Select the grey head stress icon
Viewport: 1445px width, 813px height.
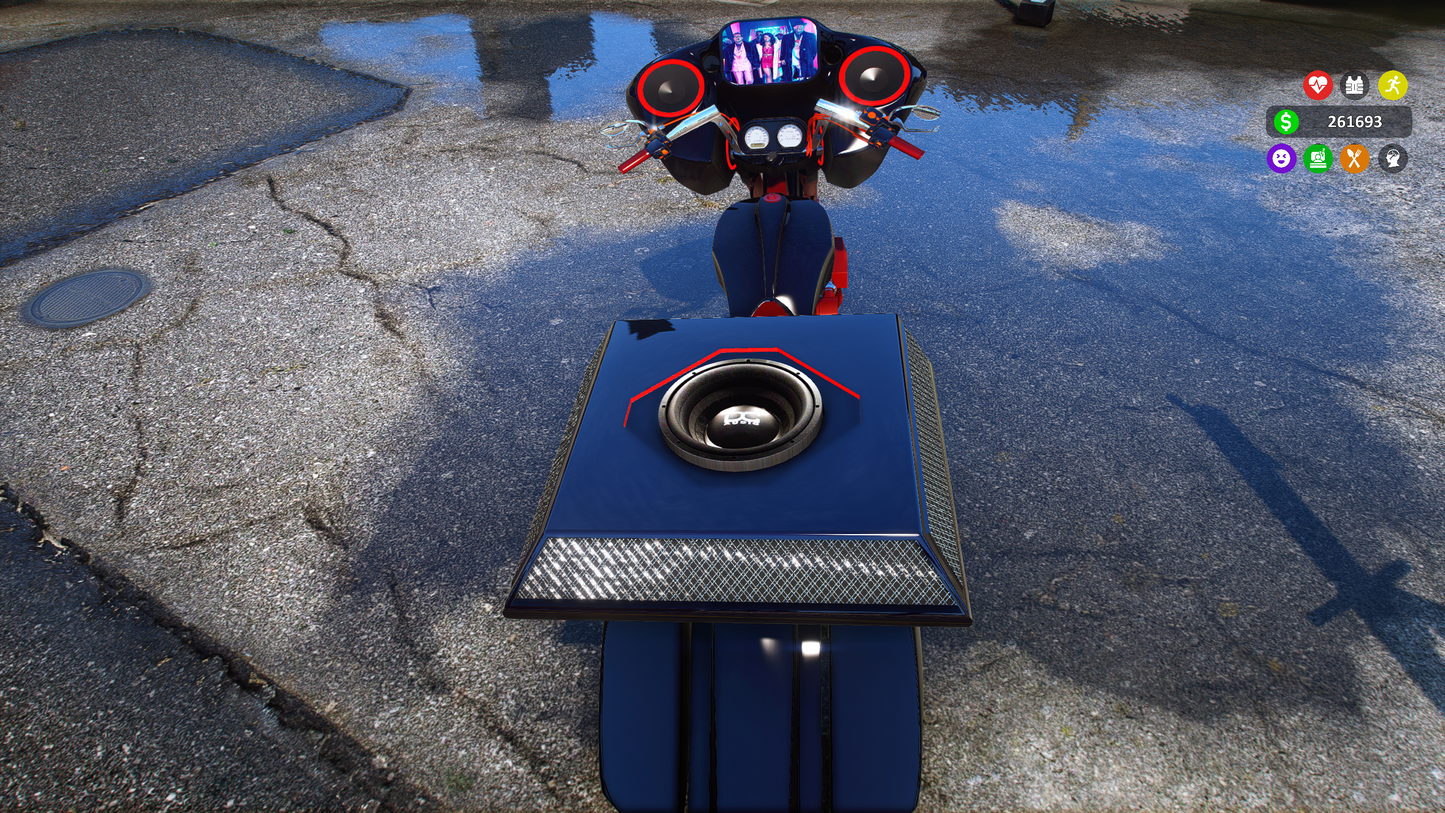(x=1392, y=158)
